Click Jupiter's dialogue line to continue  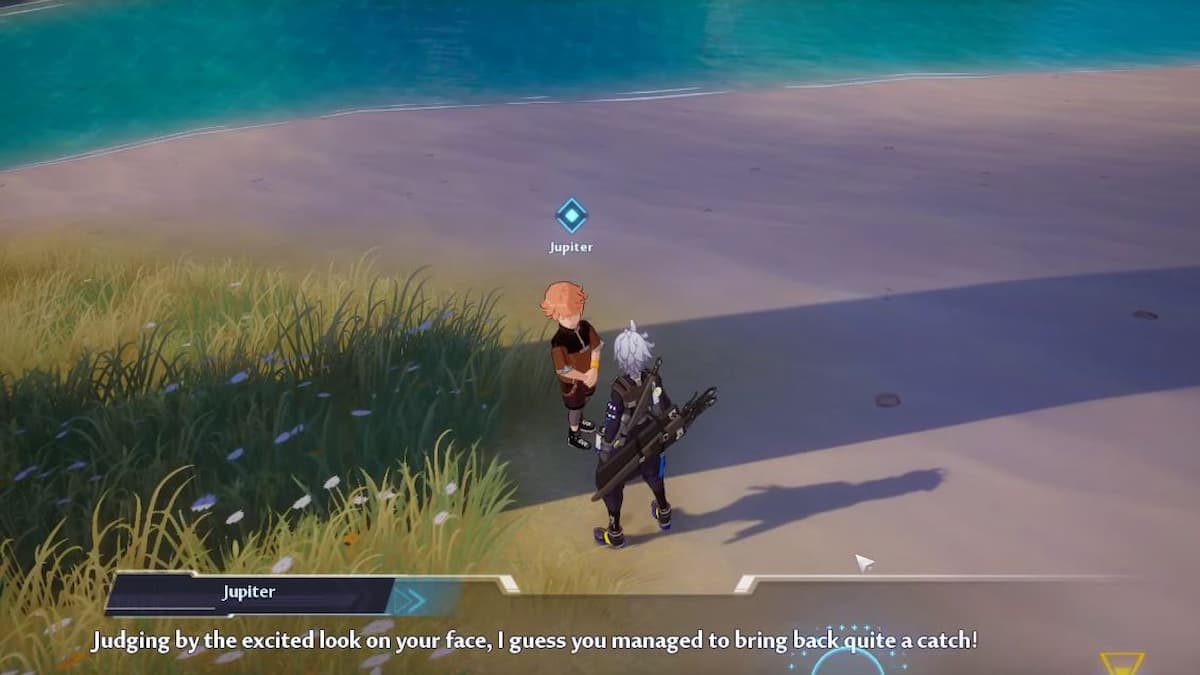[x=534, y=640]
